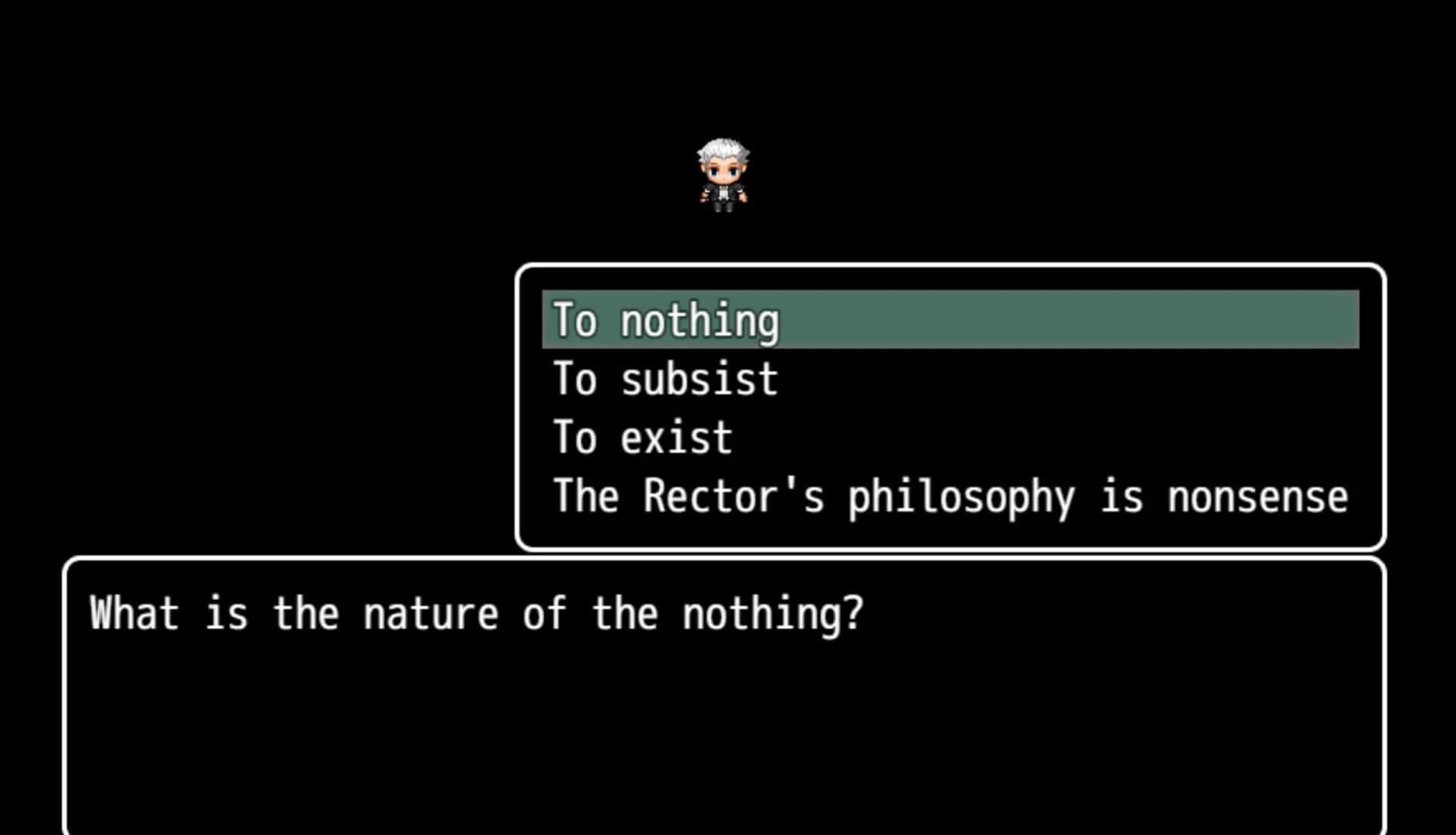Image resolution: width=1456 pixels, height=835 pixels.
Task: Choose "To subsist" from the options
Action: tap(663, 378)
